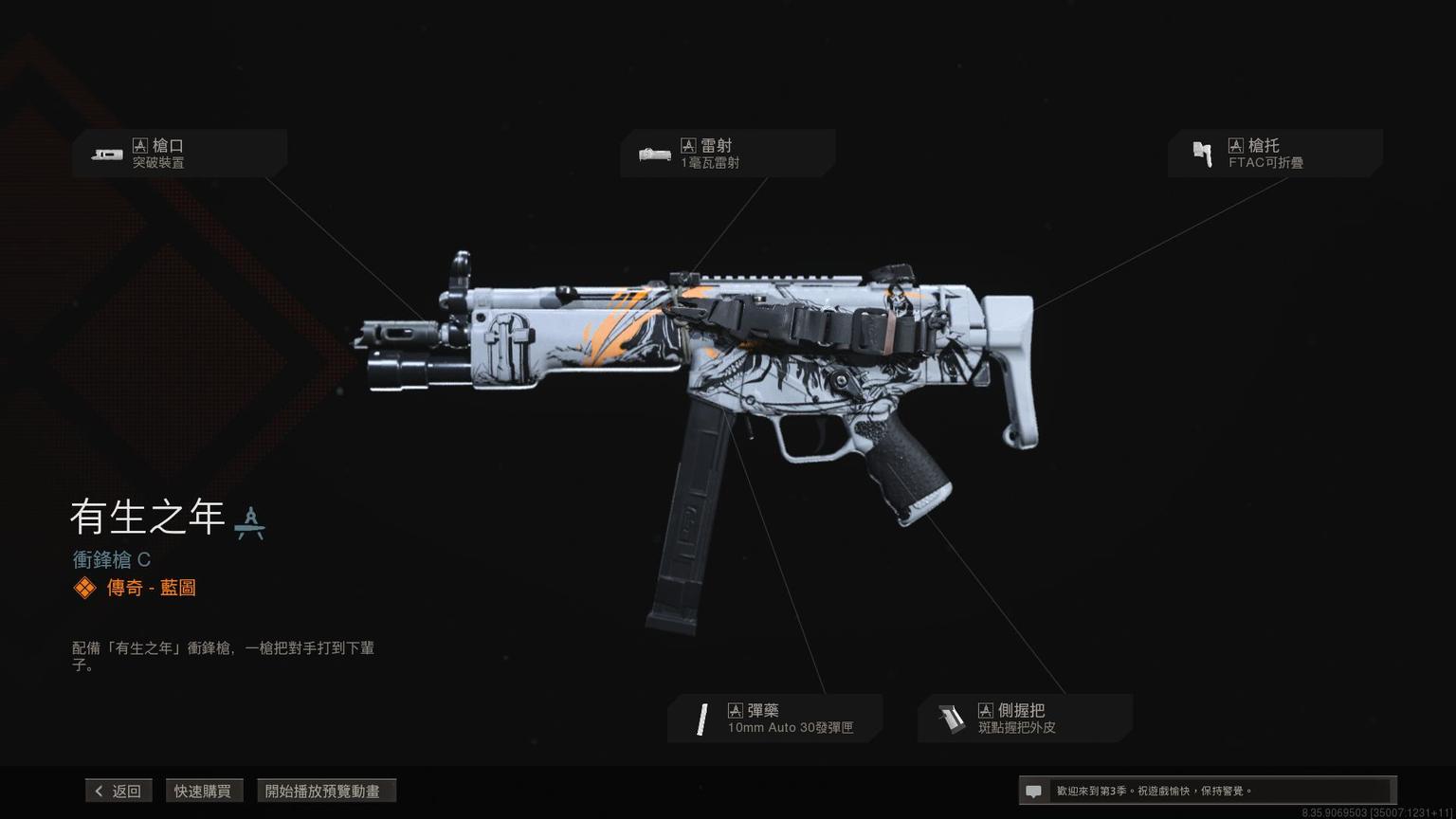Screen dimensions: 1456x819
Task: Open the chat message box
Action: [x=1206, y=791]
